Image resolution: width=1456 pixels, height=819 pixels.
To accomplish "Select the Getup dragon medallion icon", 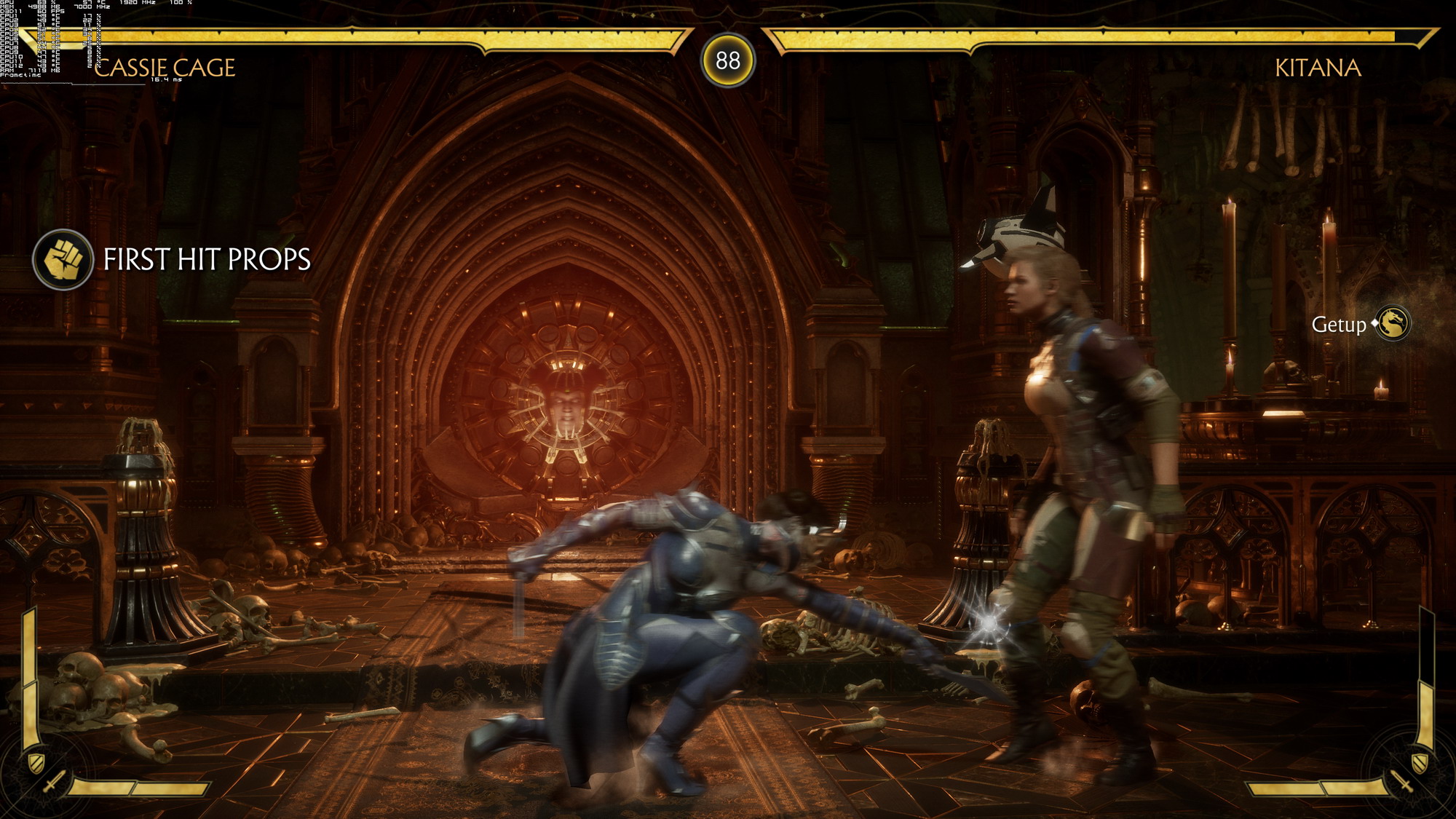I will coord(1393,323).
